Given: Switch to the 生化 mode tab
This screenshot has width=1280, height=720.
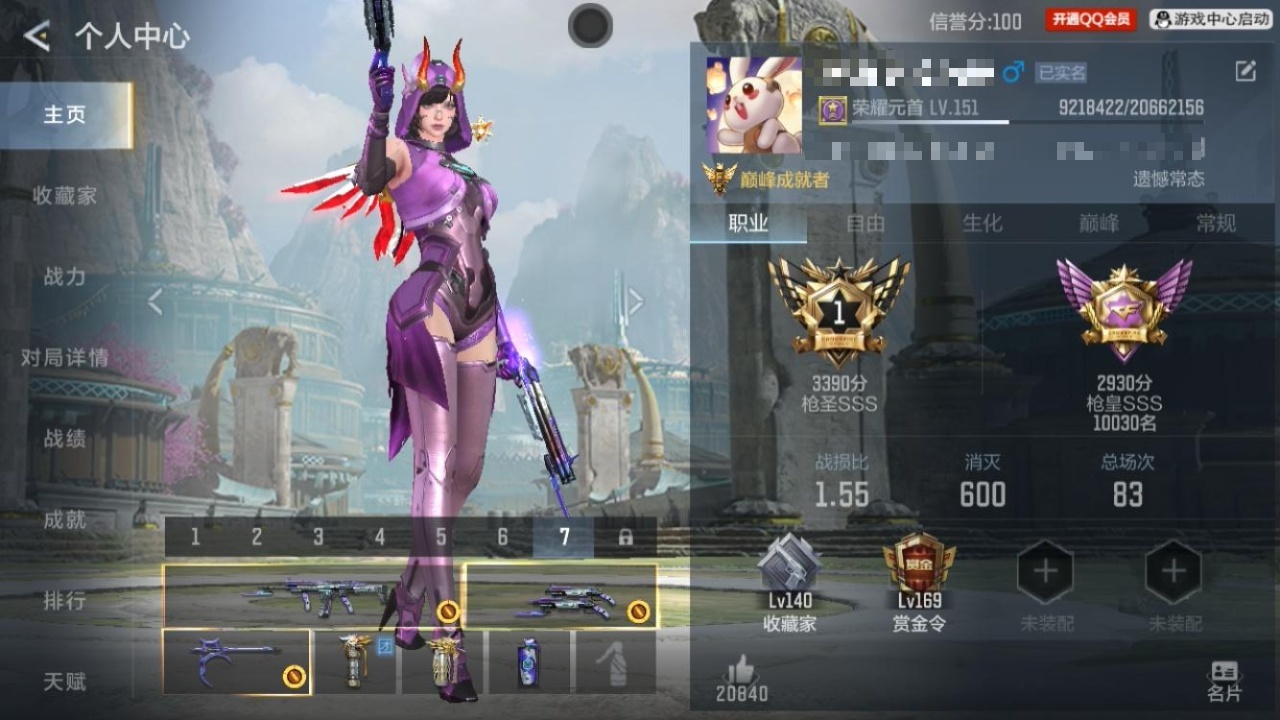Looking at the screenshot, I should (x=982, y=224).
